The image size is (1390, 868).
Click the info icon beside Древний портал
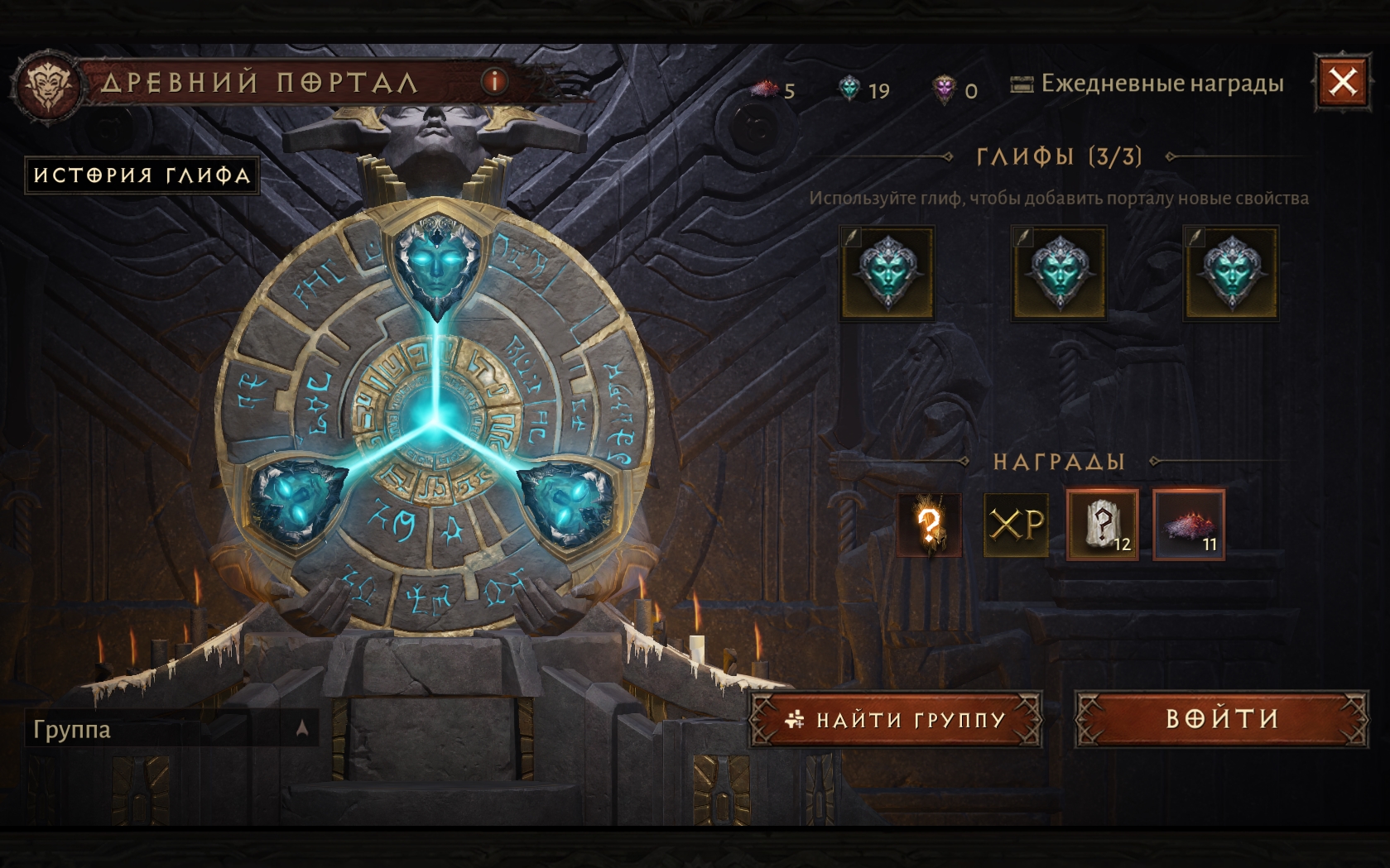pos(494,81)
